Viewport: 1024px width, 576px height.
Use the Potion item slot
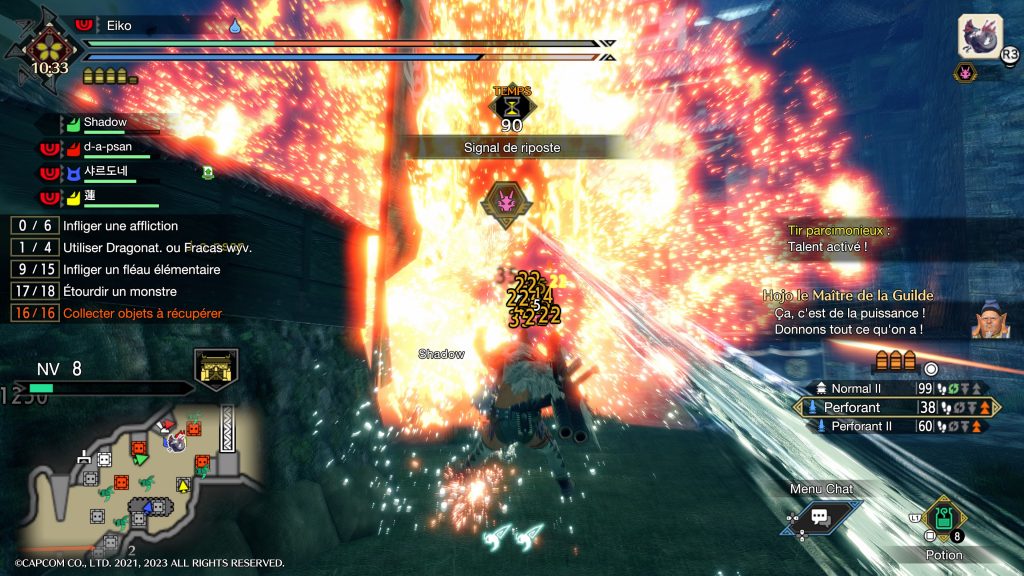943,519
